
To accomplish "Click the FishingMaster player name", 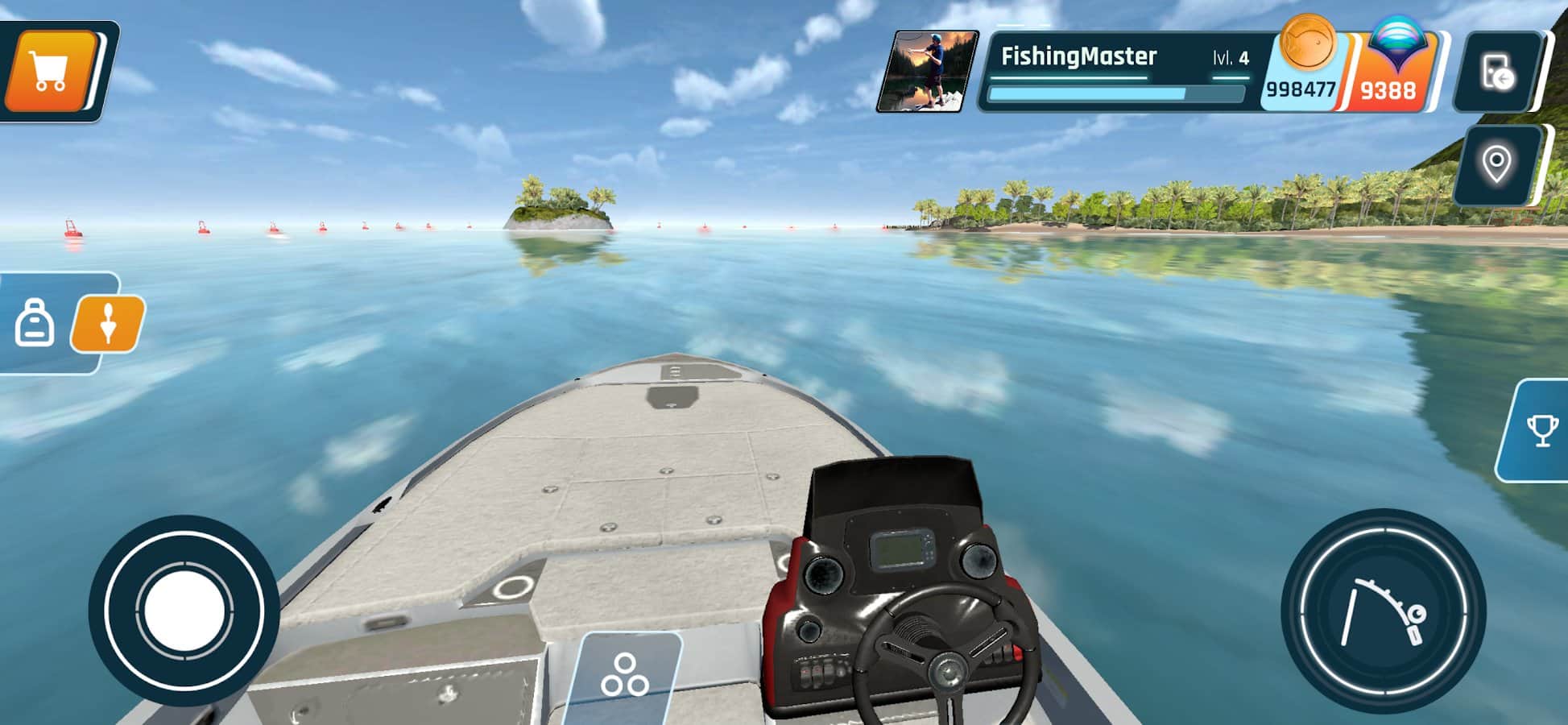I will 1079,56.
